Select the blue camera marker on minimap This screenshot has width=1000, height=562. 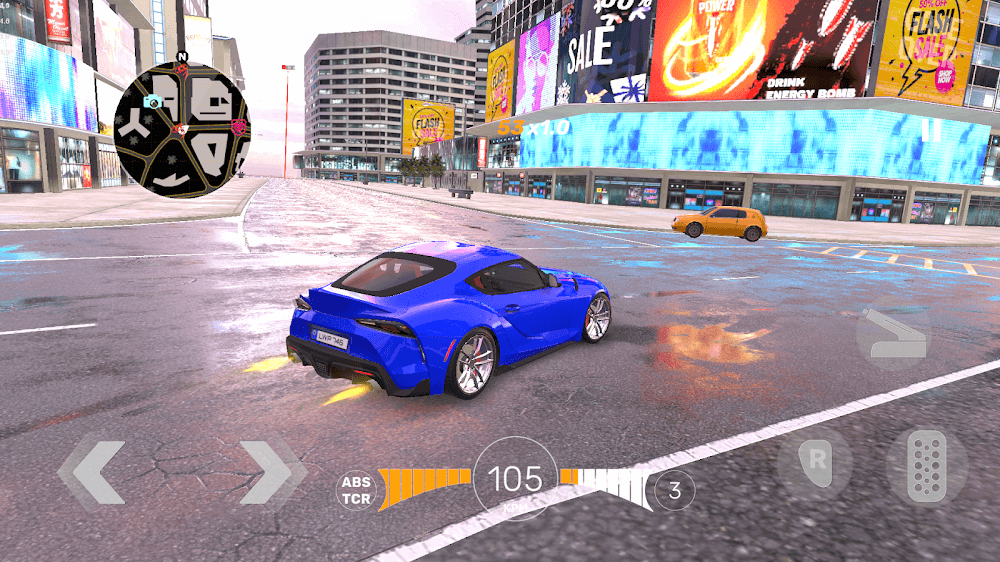153,101
